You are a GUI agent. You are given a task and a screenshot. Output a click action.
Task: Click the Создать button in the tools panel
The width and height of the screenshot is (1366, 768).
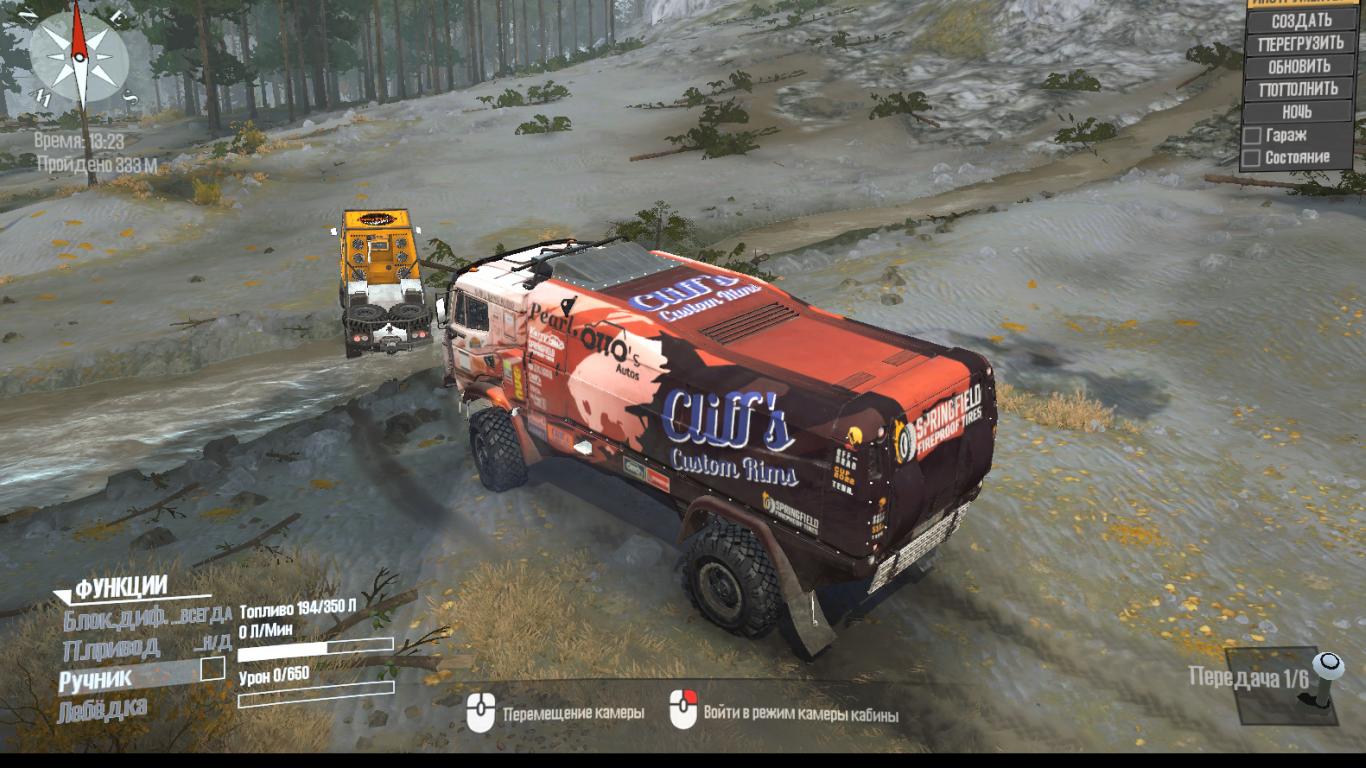click(x=1301, y=21)
